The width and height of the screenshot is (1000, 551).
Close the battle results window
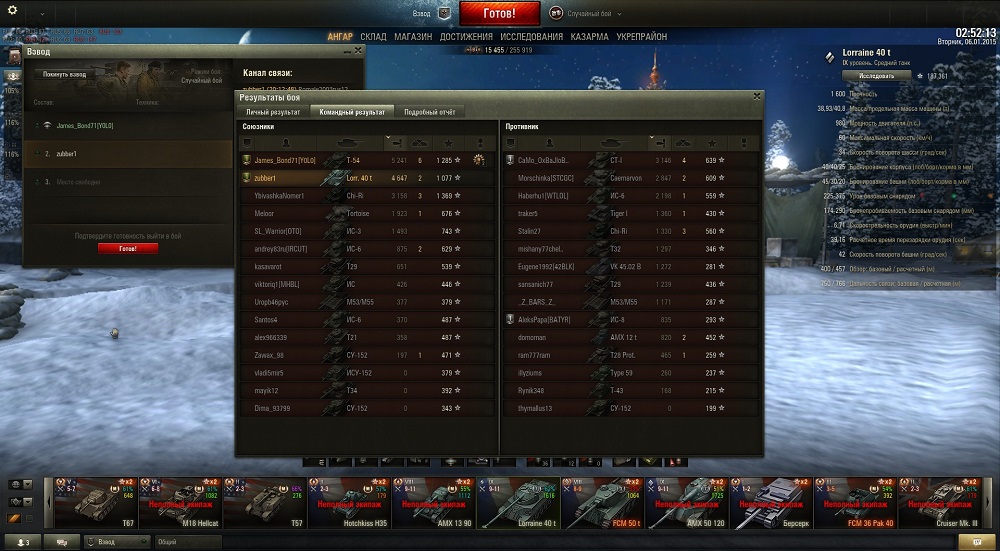tap(757, 96)
